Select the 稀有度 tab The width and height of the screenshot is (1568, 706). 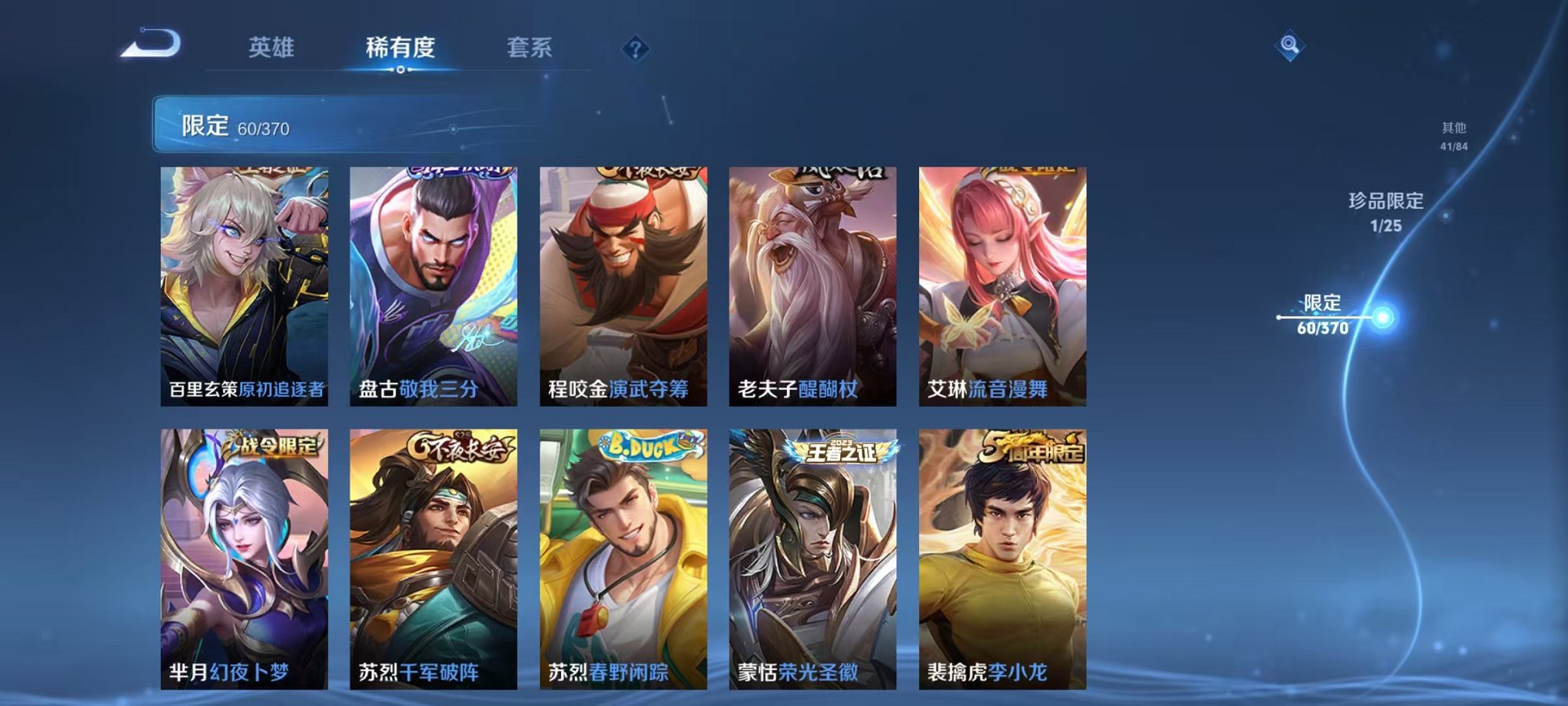(400, 46)
